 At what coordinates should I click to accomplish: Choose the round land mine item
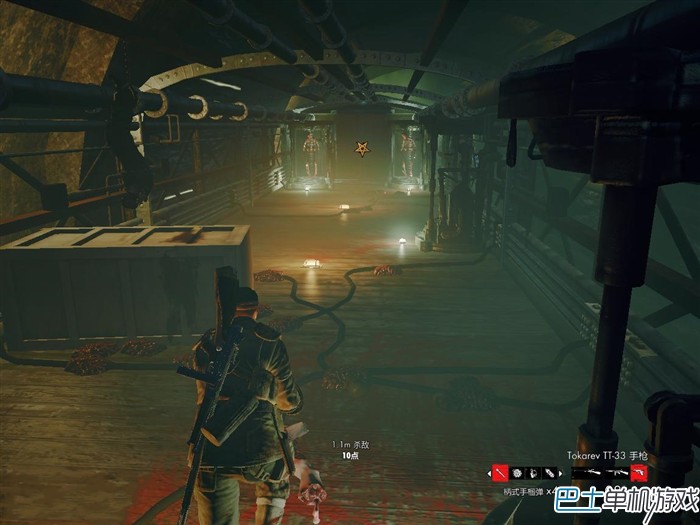pos(517,472)
